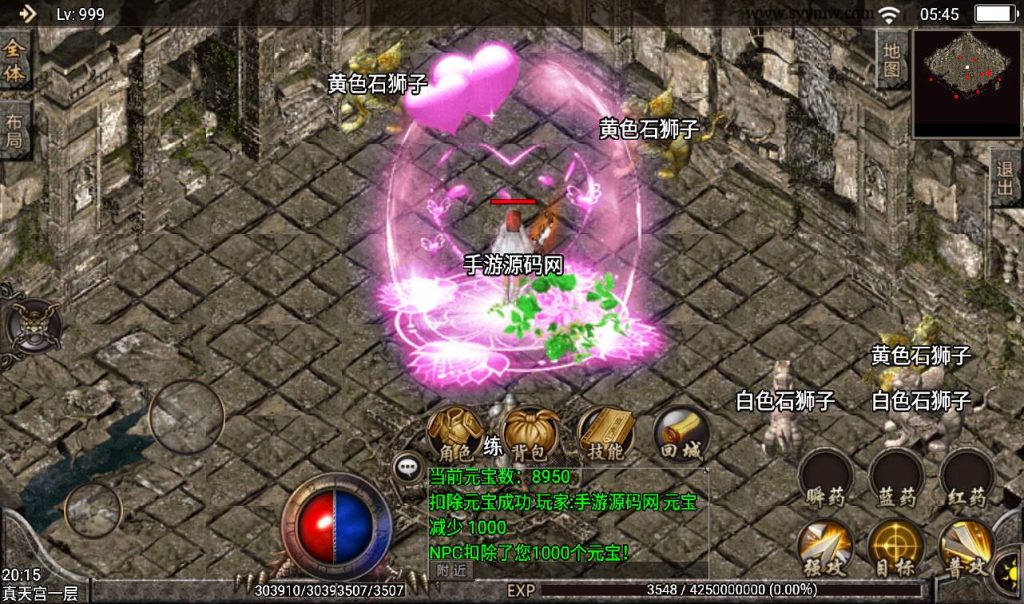
Task: Open the 布局 layout button
Action: point(15,130)
